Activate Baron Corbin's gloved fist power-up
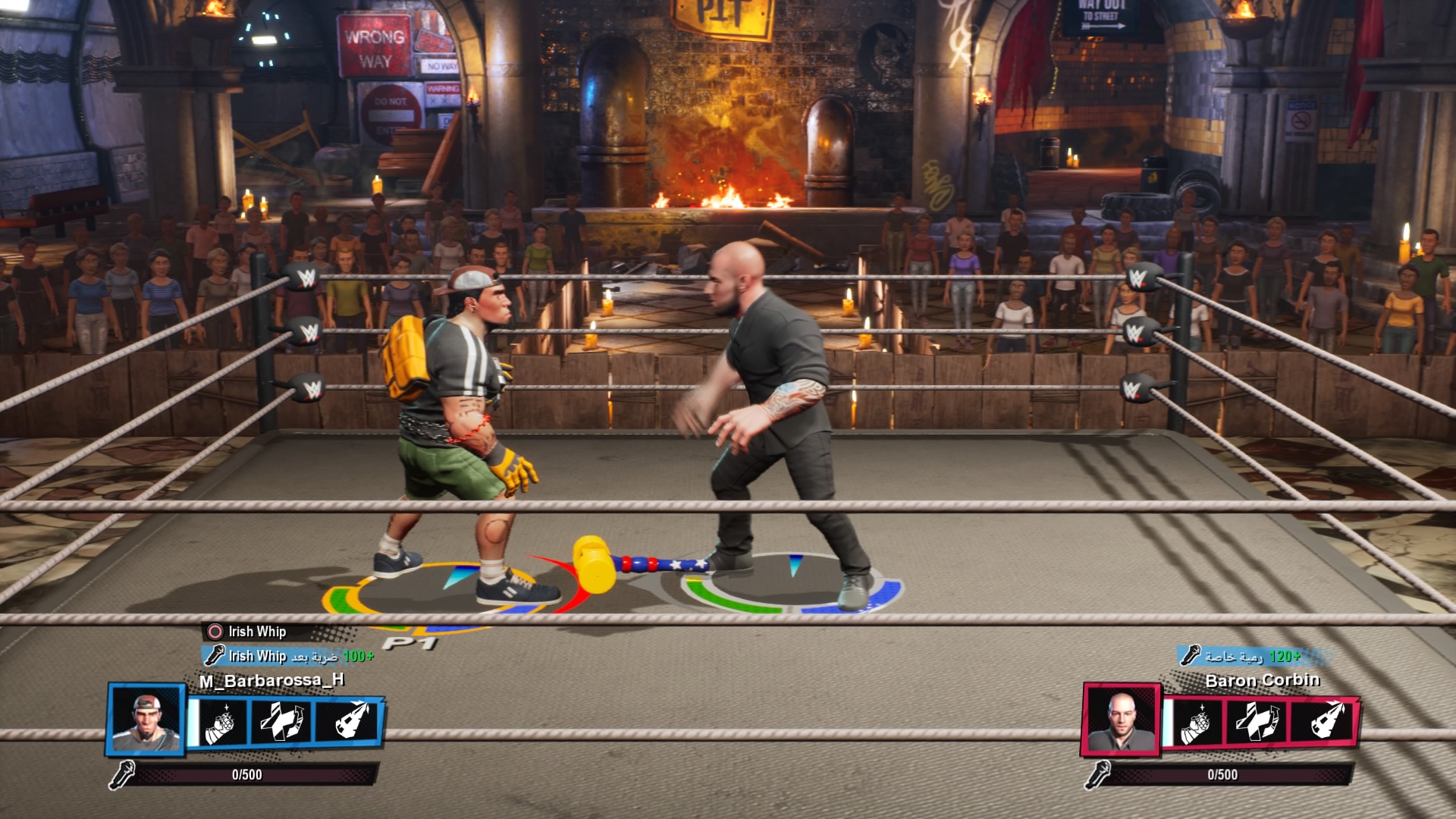Screen dimensions: 1456x819 point(1194,723)
